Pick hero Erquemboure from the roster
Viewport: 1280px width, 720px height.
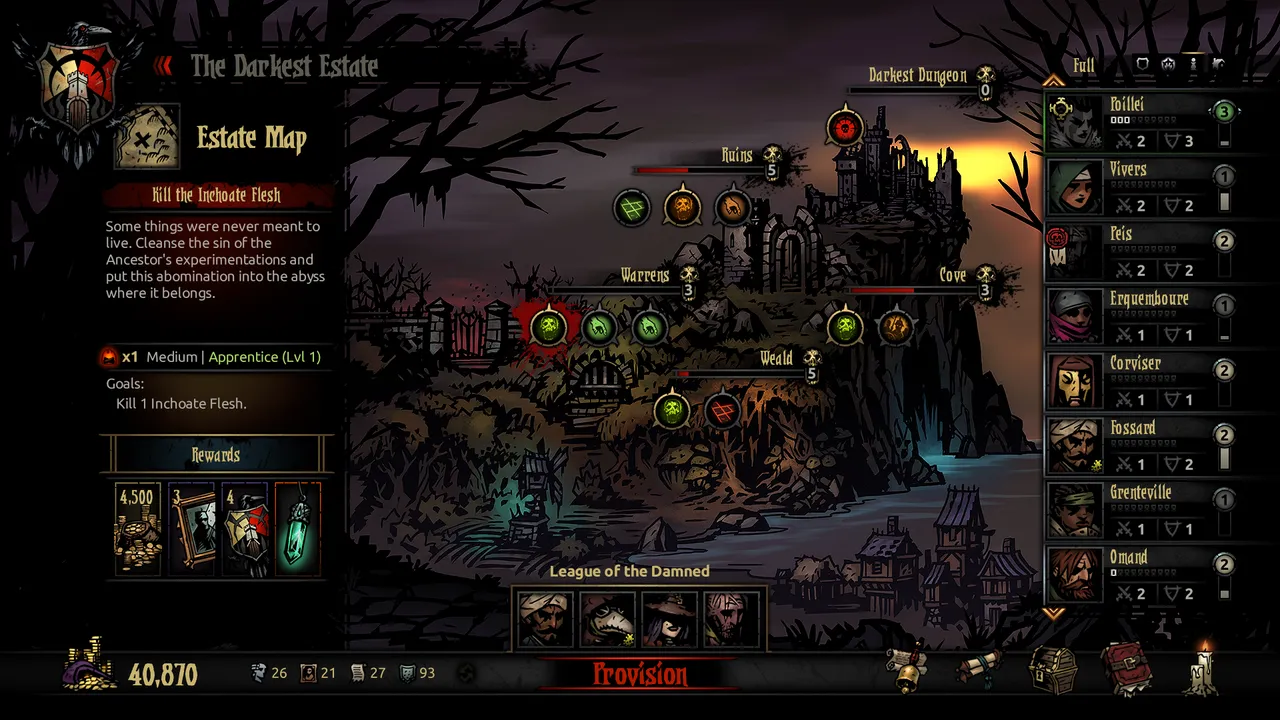click(x=1135, y=317)
